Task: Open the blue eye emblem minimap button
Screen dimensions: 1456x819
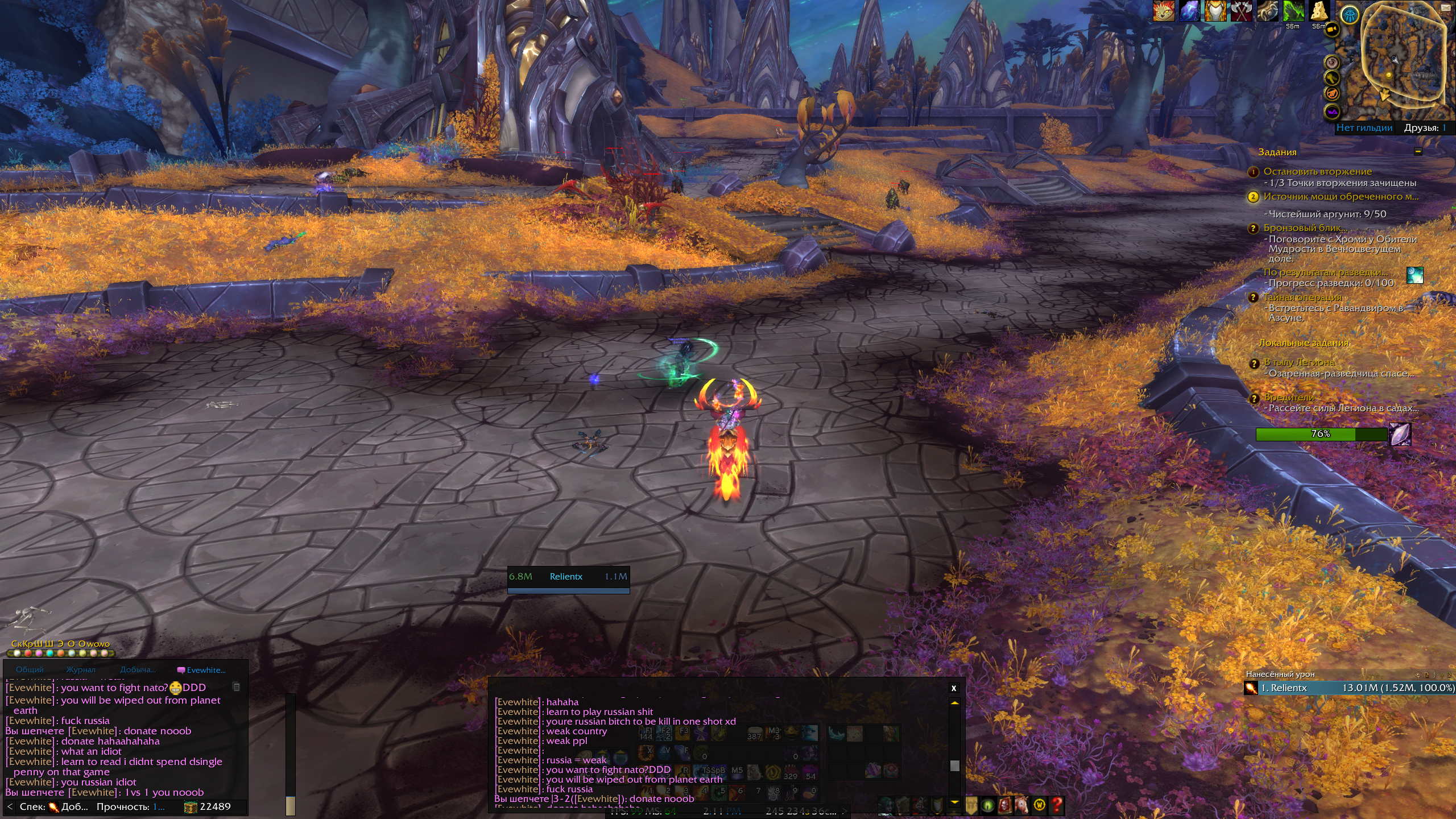Action: click(1350, 15)
